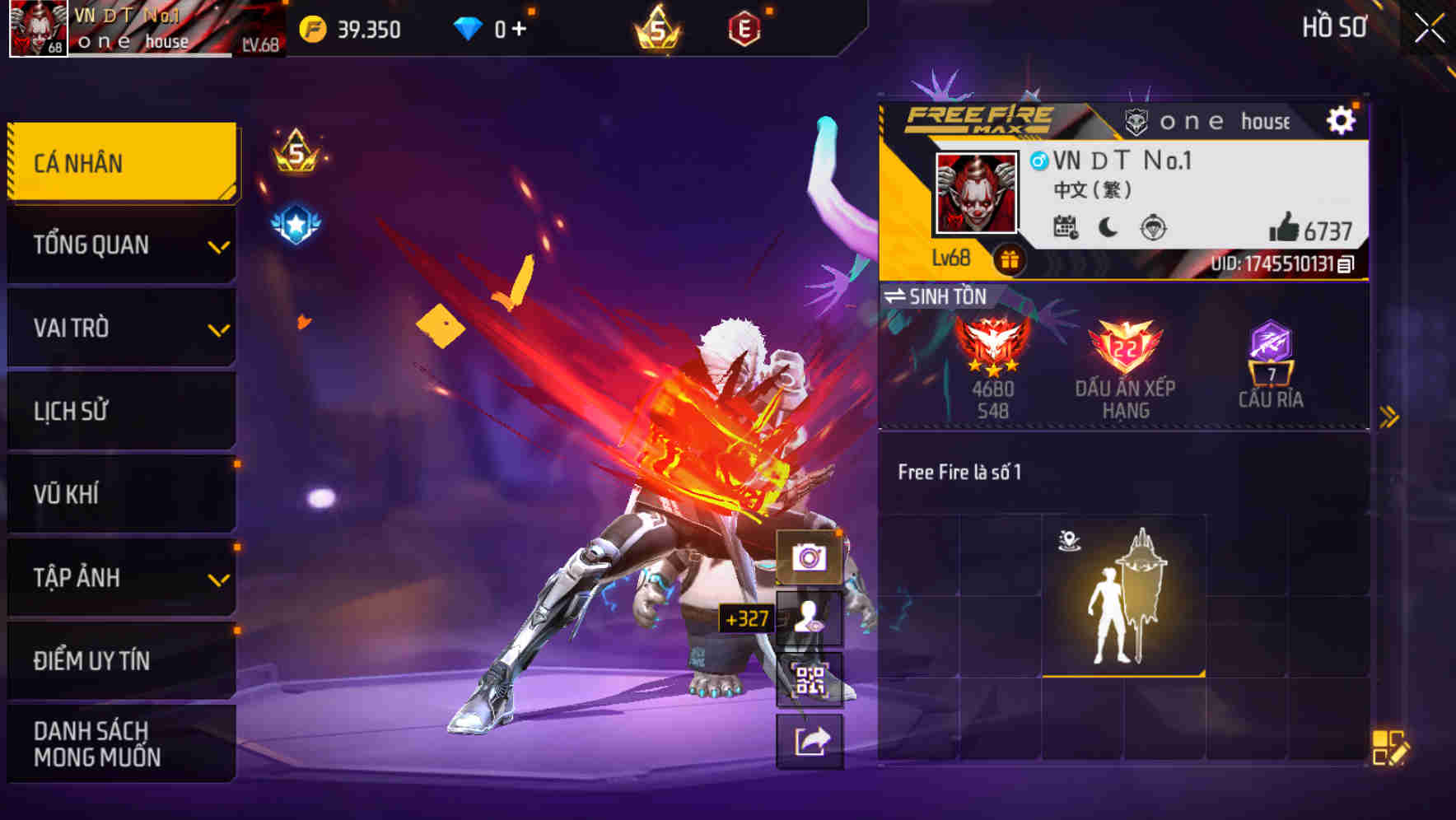
Task: Open the settings gear on the profile banner
Action: pos(1342,119)
